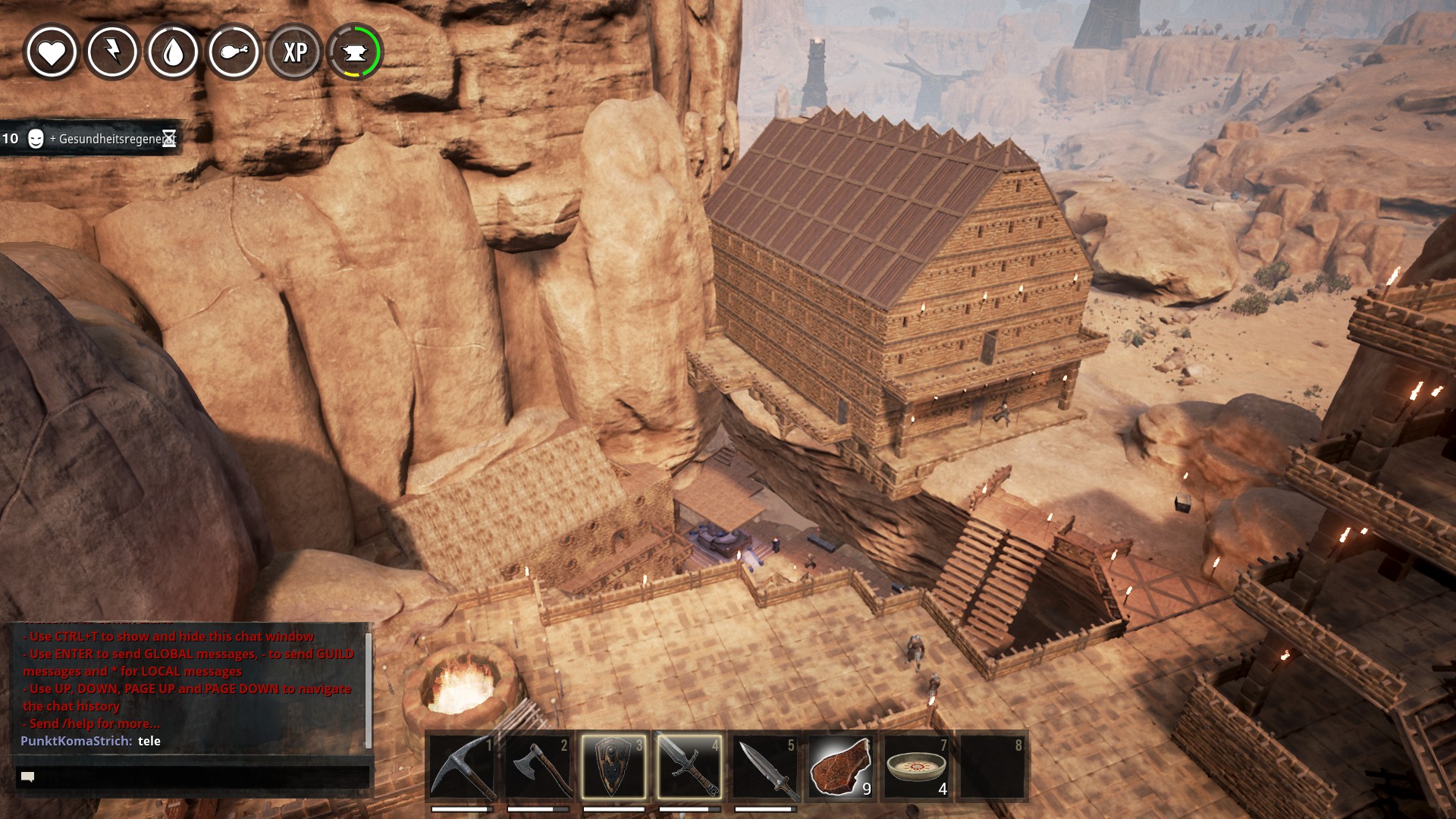Equip the shield from the hotbar
1456x819 pixels.
[x=613, y=766]
